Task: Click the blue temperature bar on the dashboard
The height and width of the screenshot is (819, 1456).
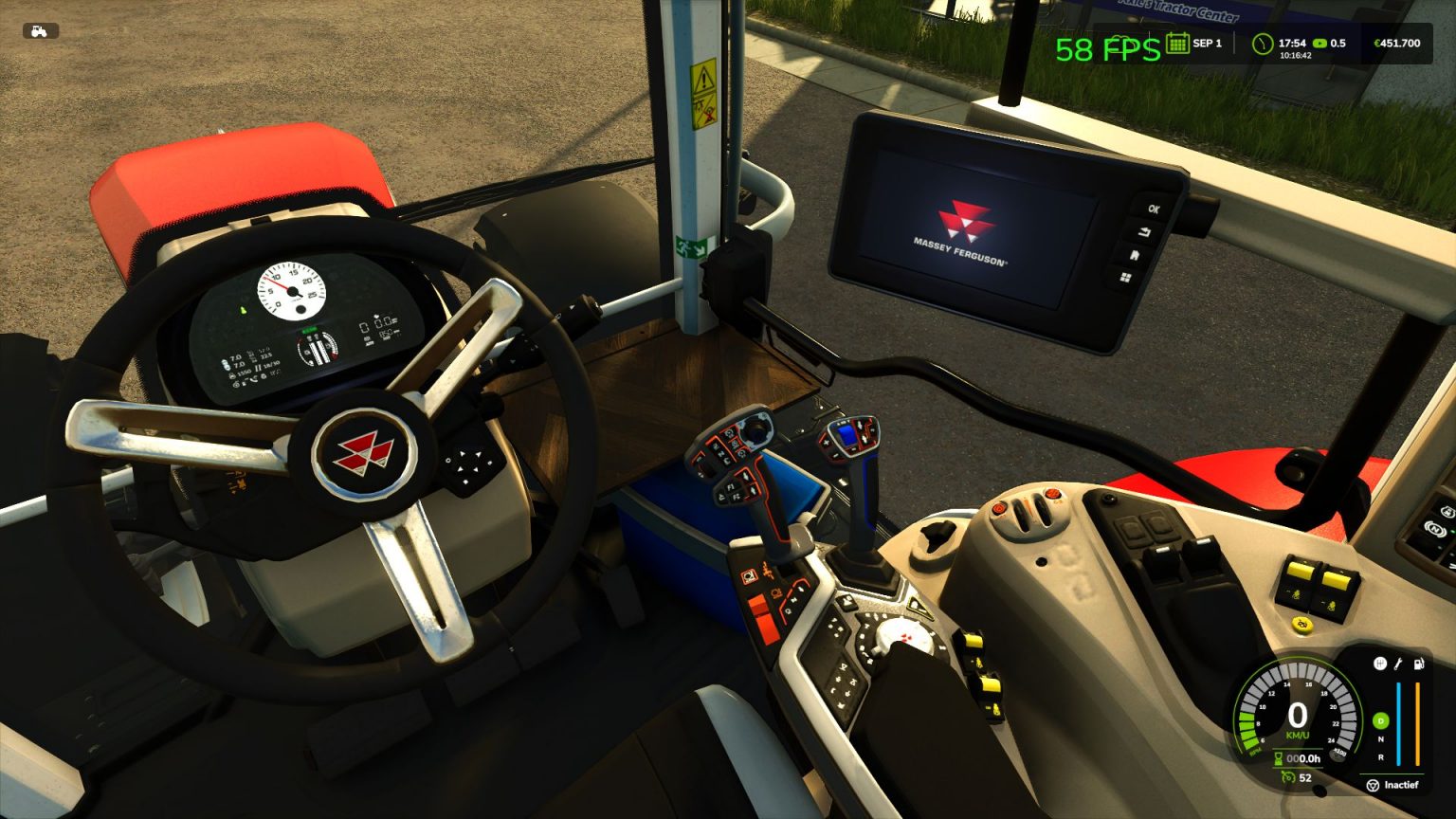Action: click(x=1399, y=723)
